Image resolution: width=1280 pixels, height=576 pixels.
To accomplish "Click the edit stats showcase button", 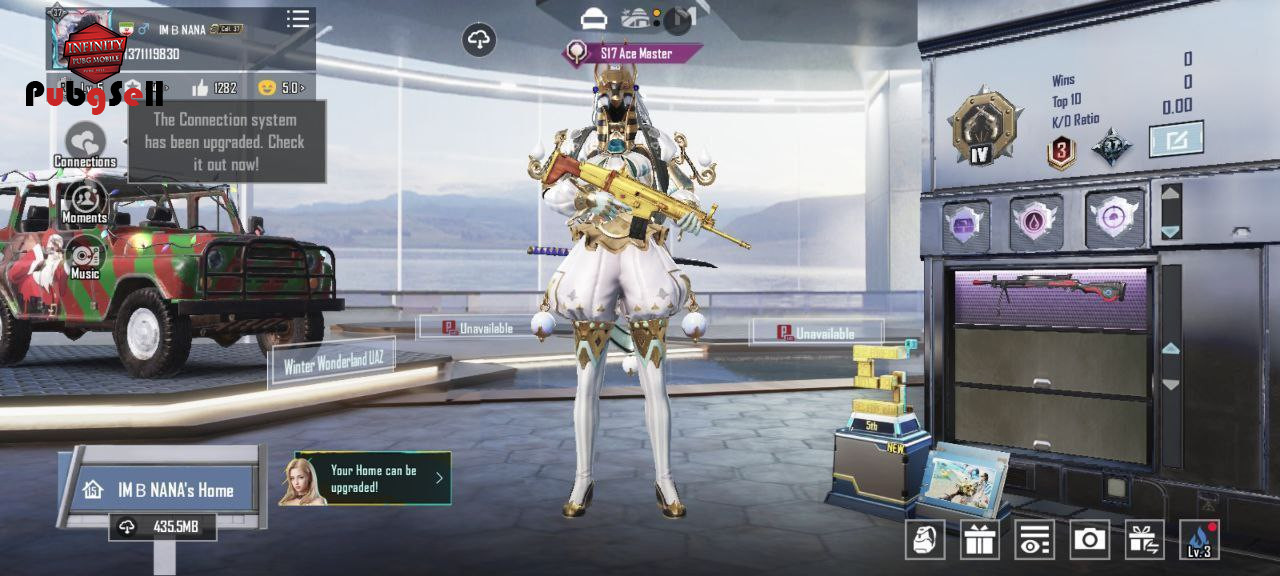I will point(1175,139).
